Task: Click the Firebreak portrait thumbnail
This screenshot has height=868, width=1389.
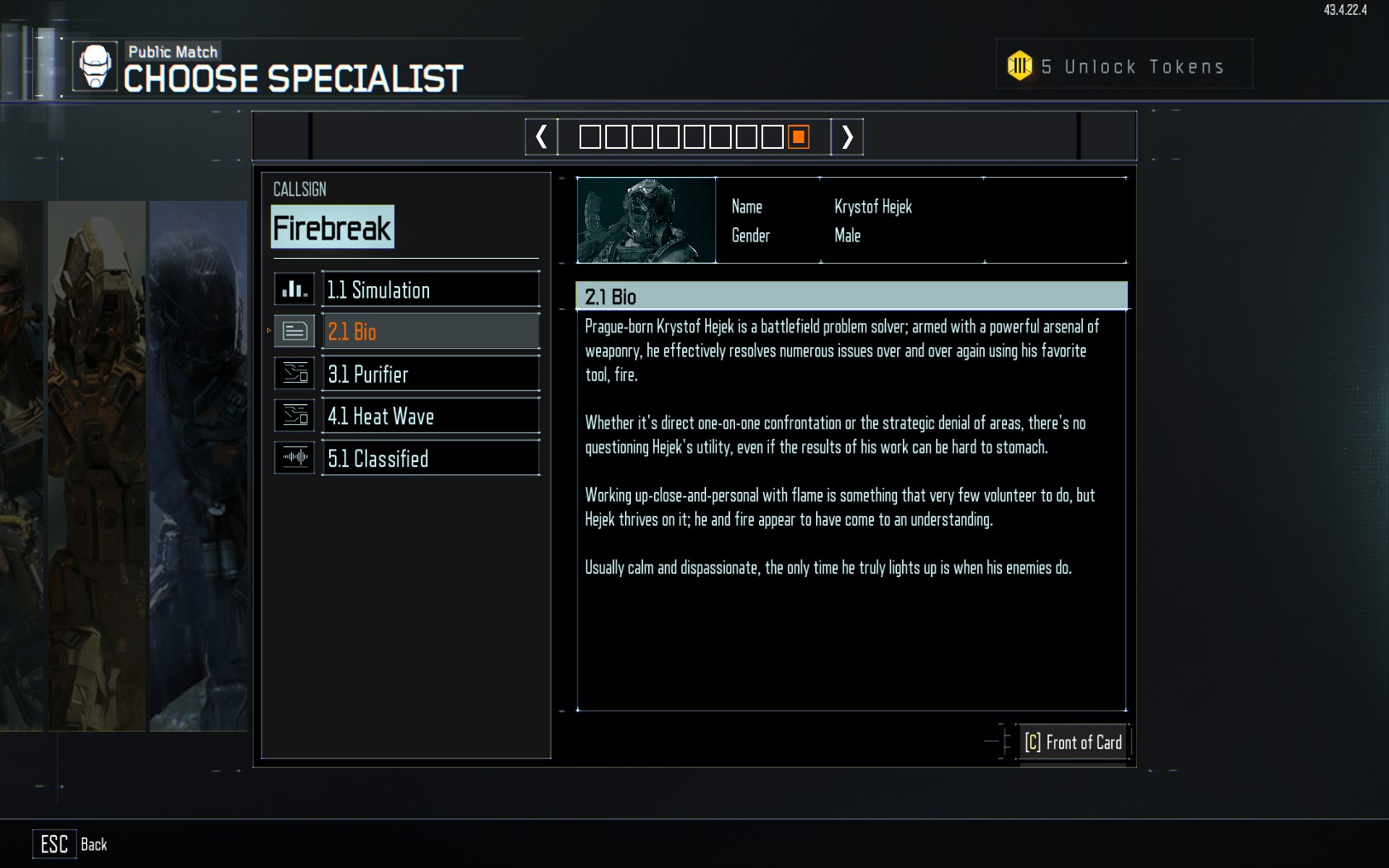Action: [x=646, y=221]
